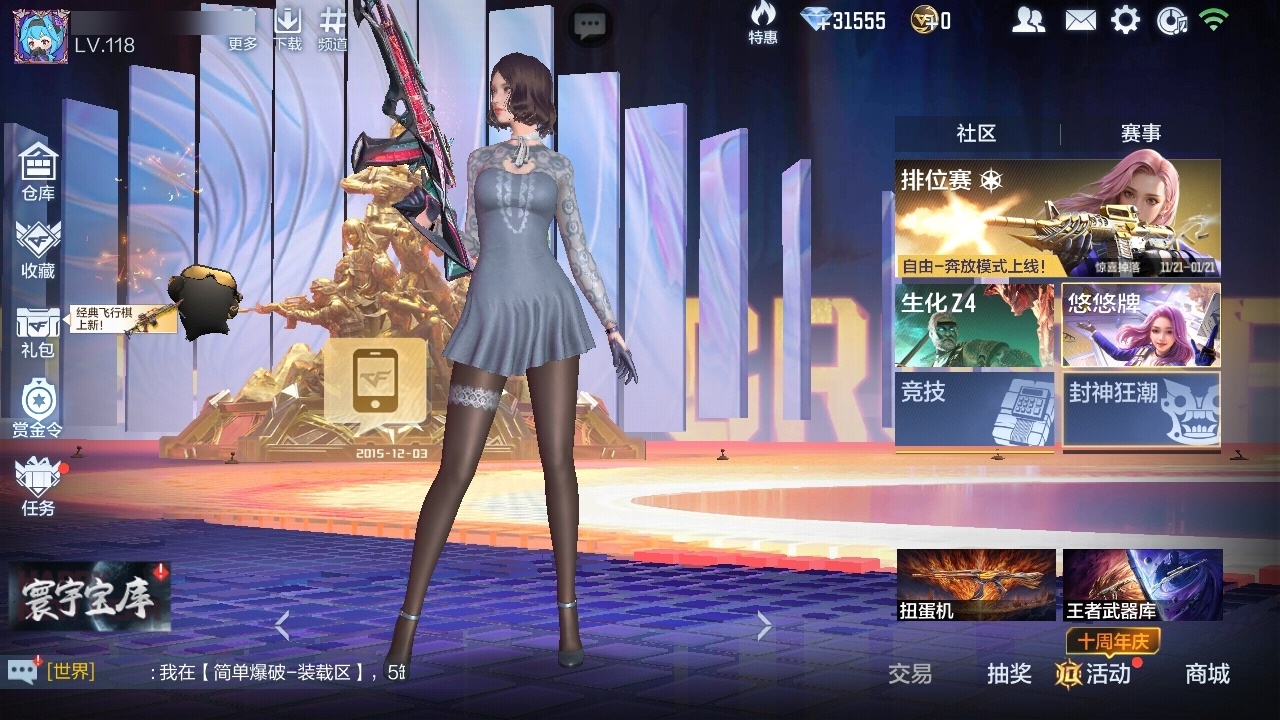1280x720 pixels.
Task: Choose the 悠悠牌 game mode
Action: tap(1141, 325)
